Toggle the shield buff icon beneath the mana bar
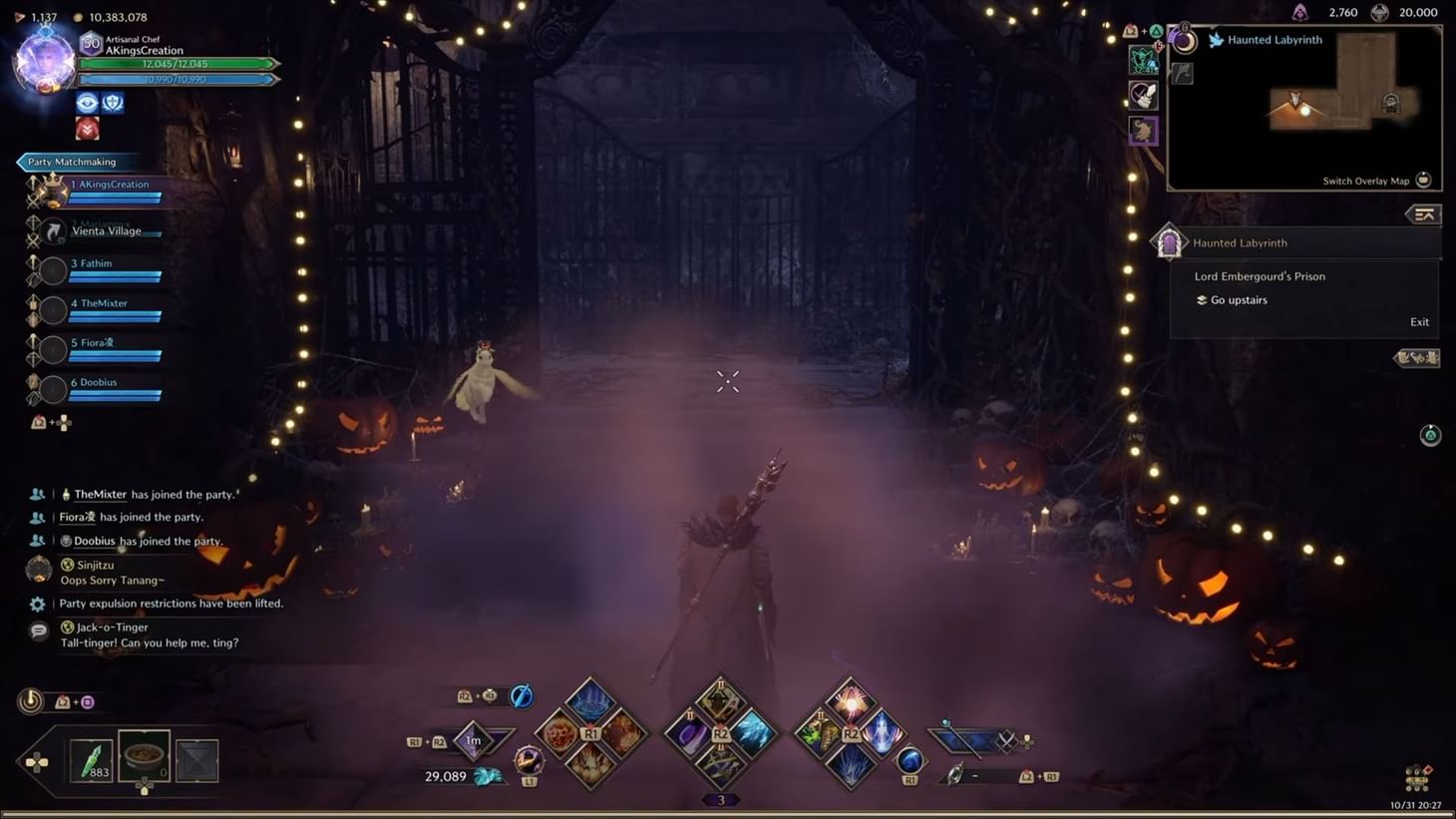The width and height of the screenshot is (1456, 819). [113, 102]
